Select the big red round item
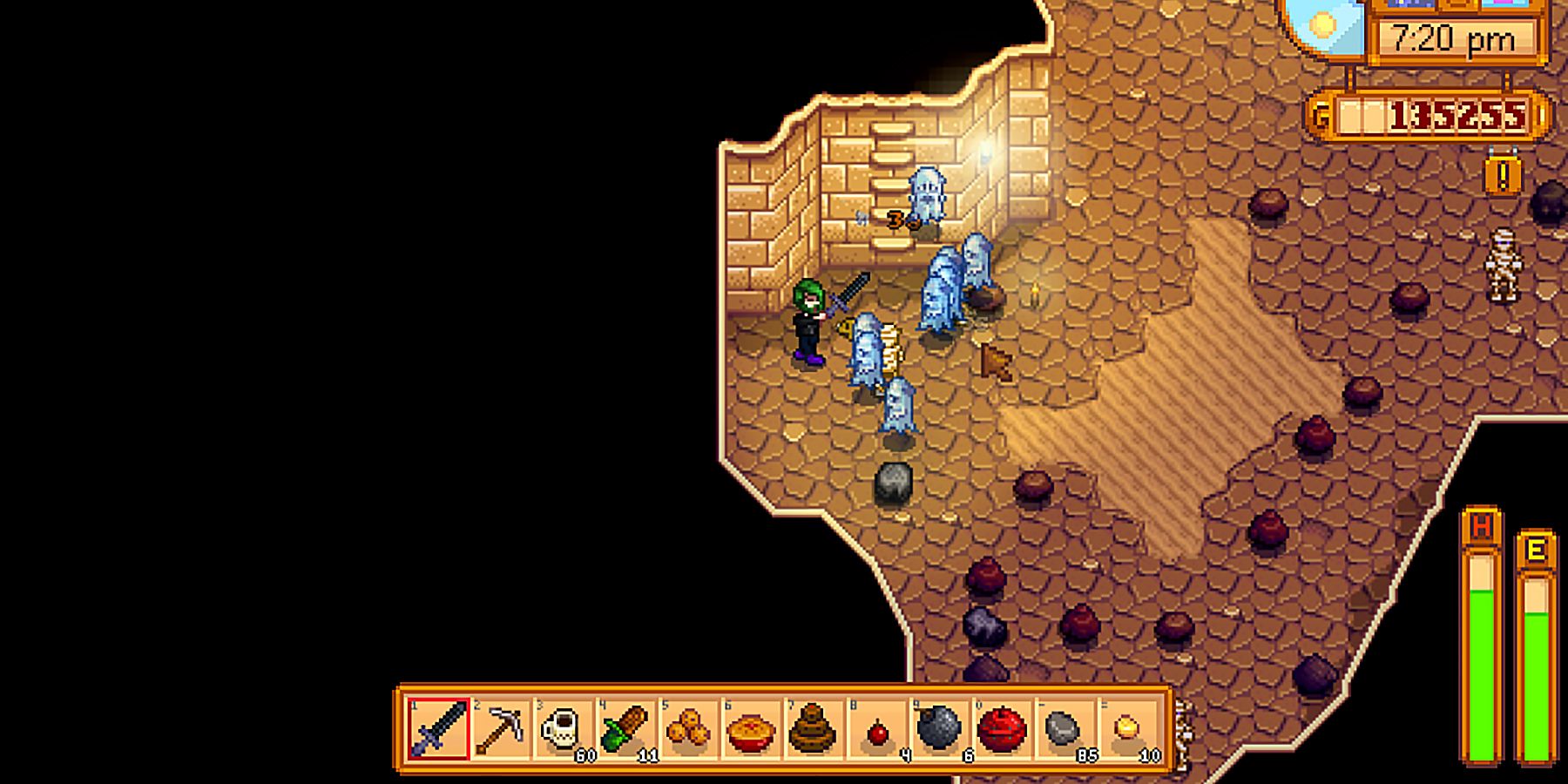1568x784 pixels. [1002, 728]
